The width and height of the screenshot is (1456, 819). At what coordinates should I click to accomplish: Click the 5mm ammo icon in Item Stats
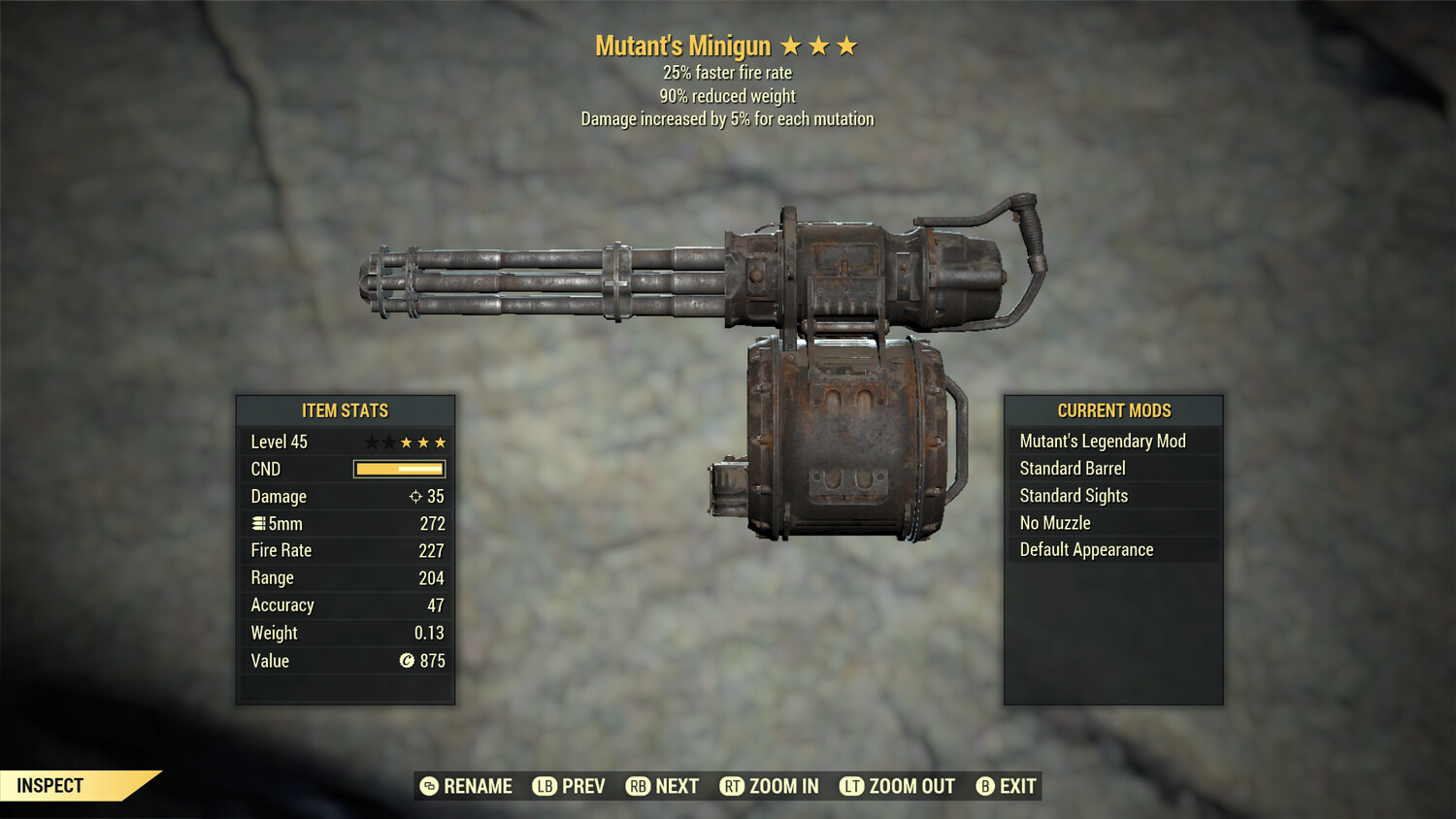pos(258,523)
